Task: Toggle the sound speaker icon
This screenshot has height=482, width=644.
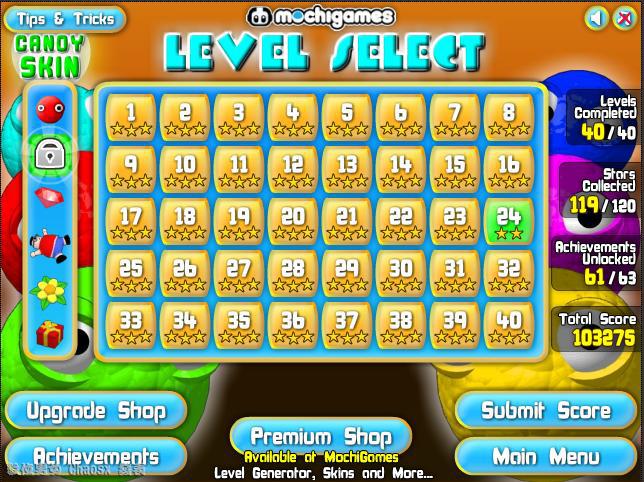Action: [x=596, y=18]
